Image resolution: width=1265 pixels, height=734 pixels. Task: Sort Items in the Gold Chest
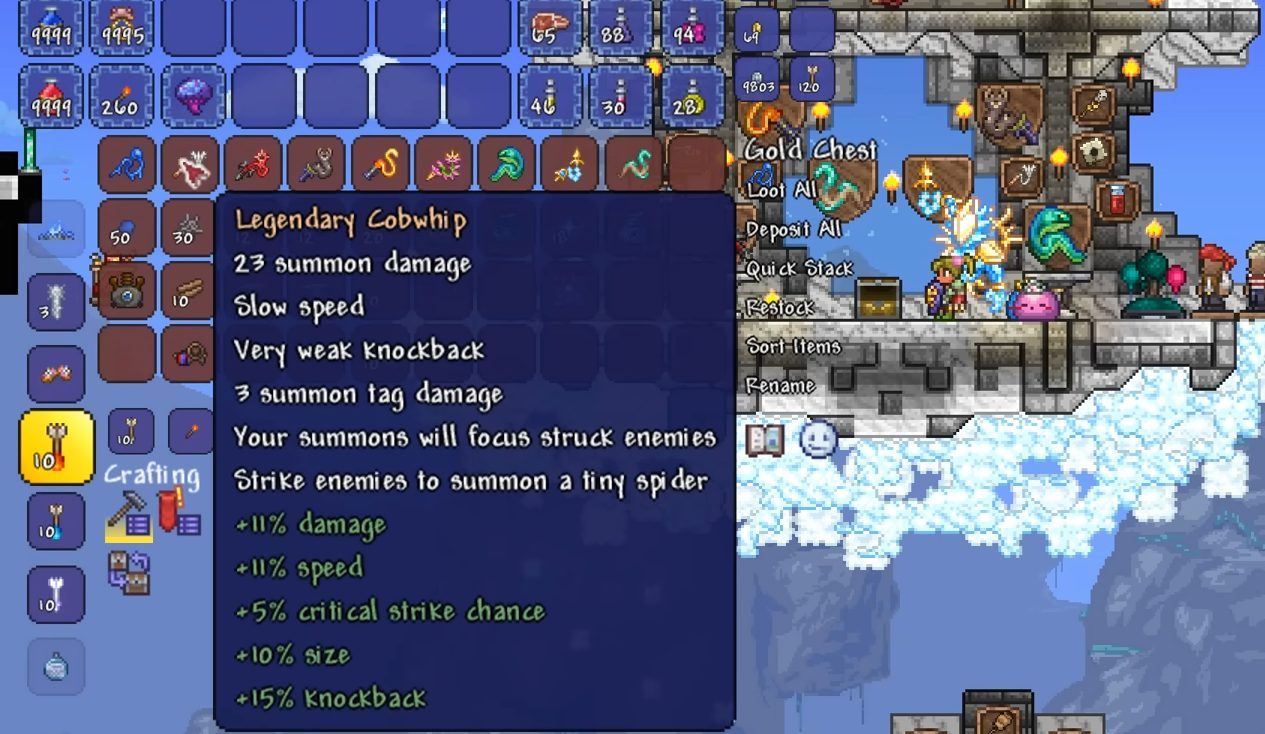pos(794,347)
